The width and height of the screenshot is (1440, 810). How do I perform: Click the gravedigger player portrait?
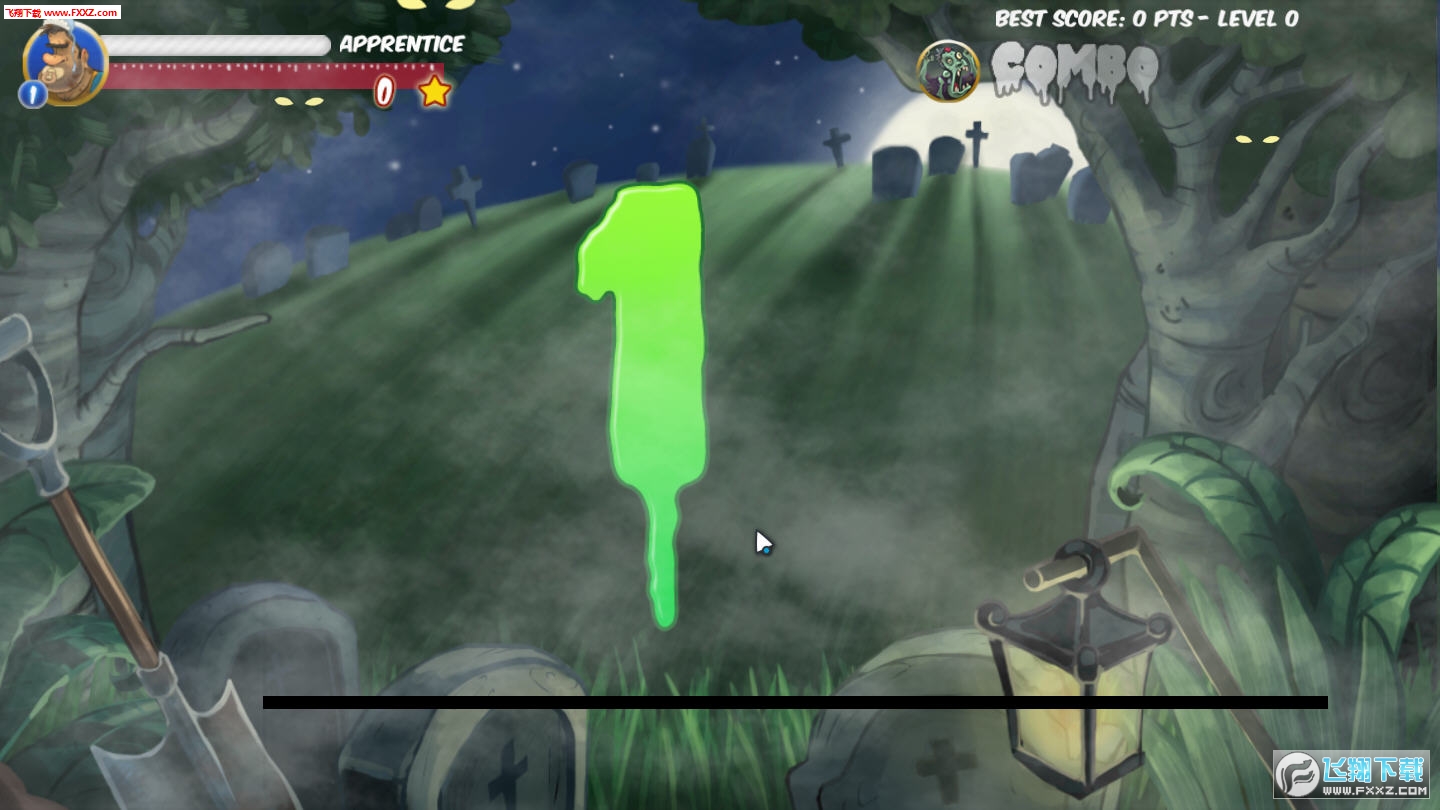(x=66, y=60)
